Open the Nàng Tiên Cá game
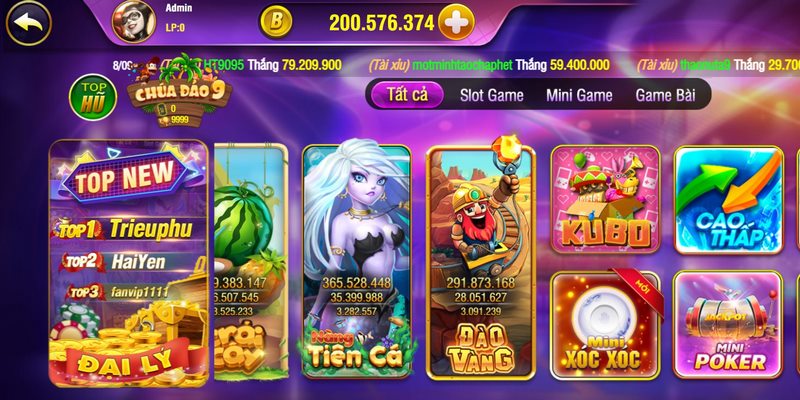 point(356,262)
